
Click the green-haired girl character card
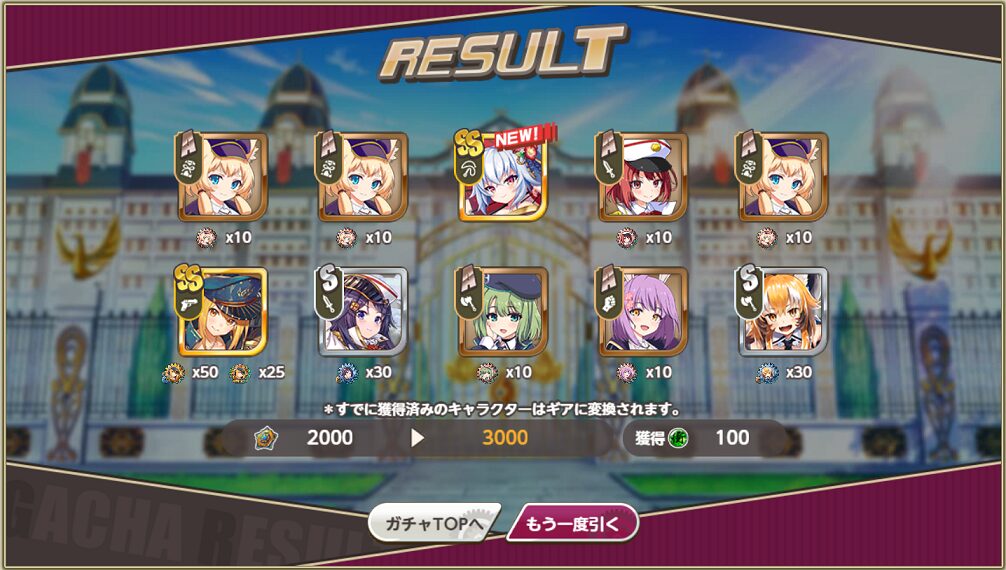pyautogui.click(x=503, y=311)
